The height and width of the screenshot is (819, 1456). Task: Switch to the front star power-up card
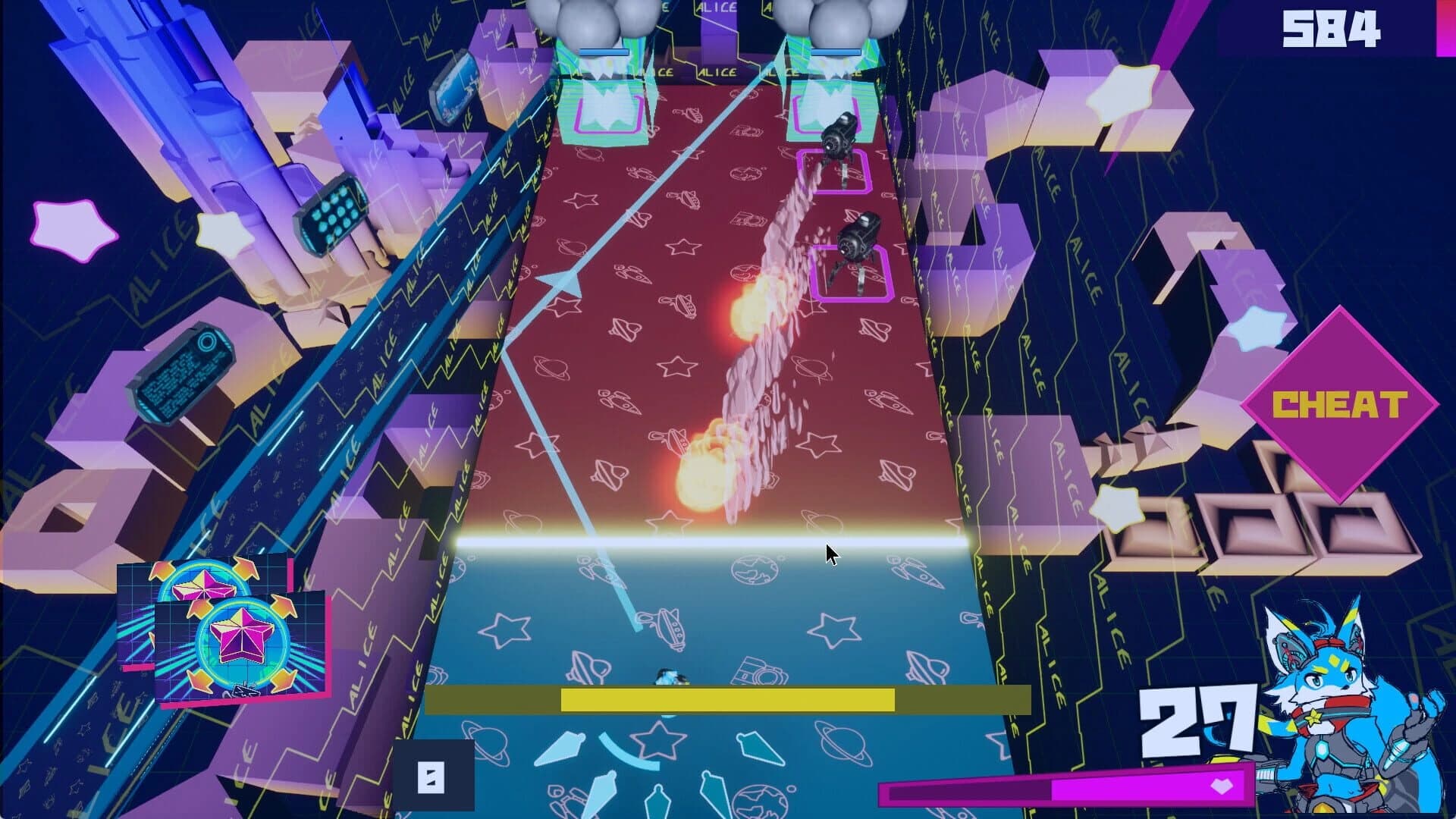click(241, 635)
